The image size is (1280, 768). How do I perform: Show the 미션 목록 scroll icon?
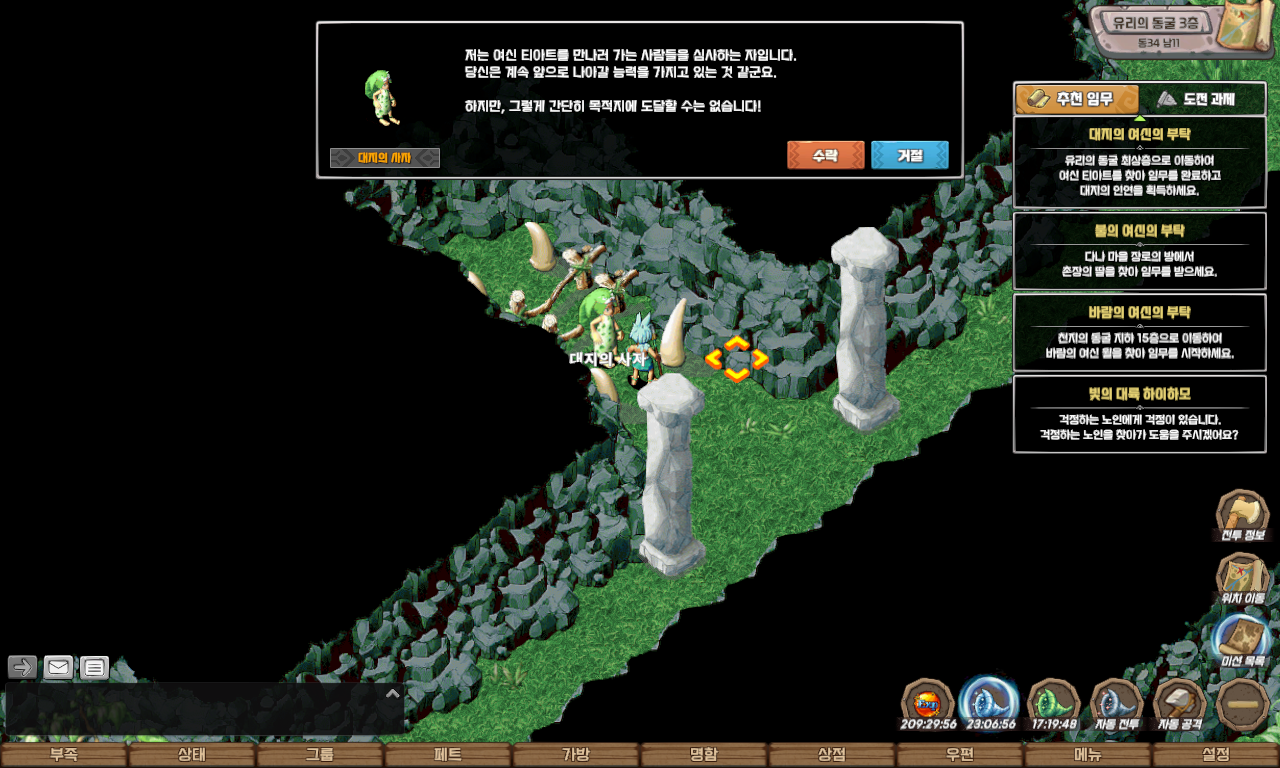click(1242, 640)
